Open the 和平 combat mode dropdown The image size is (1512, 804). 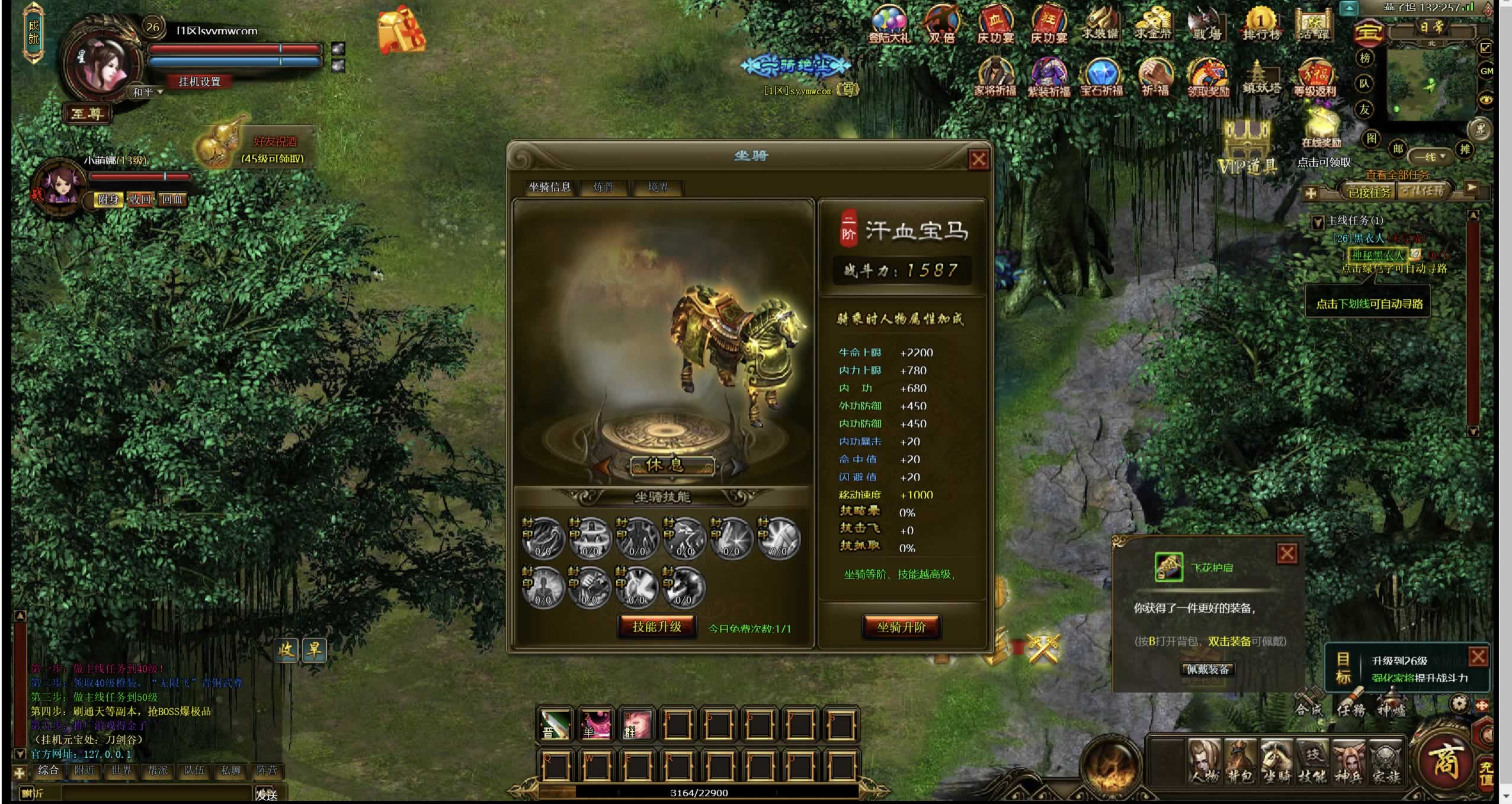click(x=147, y=92)
